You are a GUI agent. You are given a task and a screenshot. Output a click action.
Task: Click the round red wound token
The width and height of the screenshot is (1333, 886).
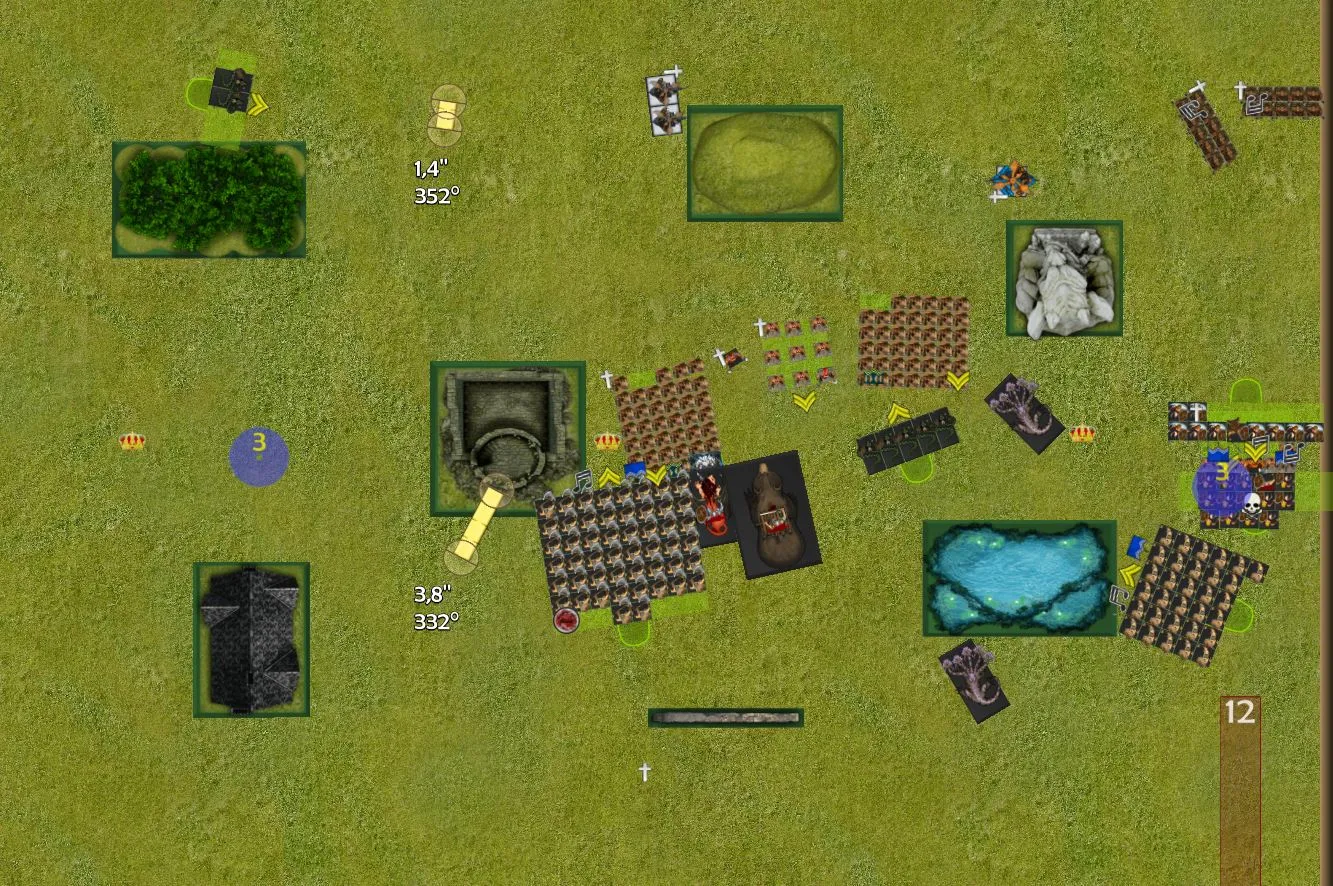566,620
